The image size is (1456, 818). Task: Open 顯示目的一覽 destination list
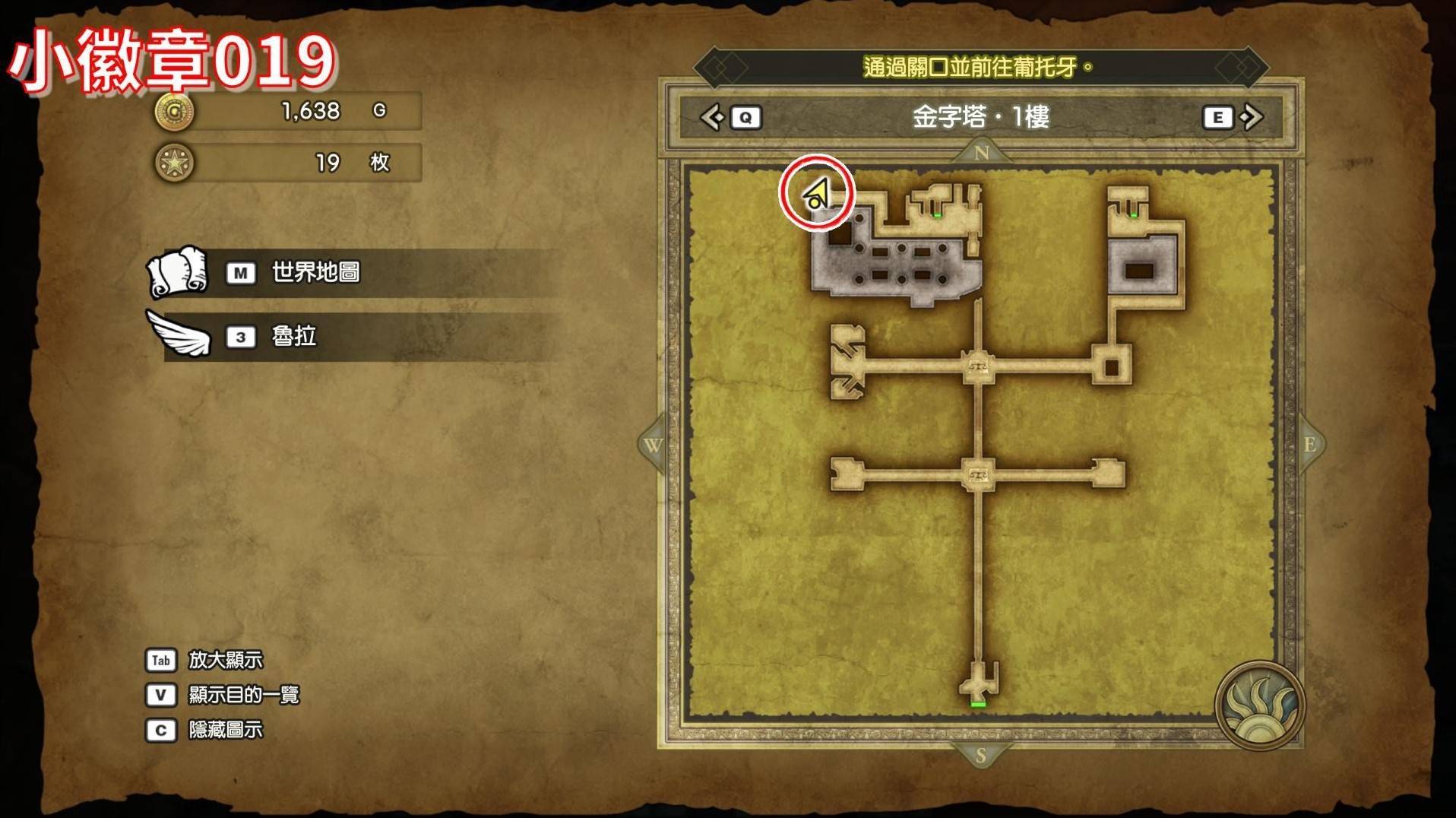tap(243, 695)
